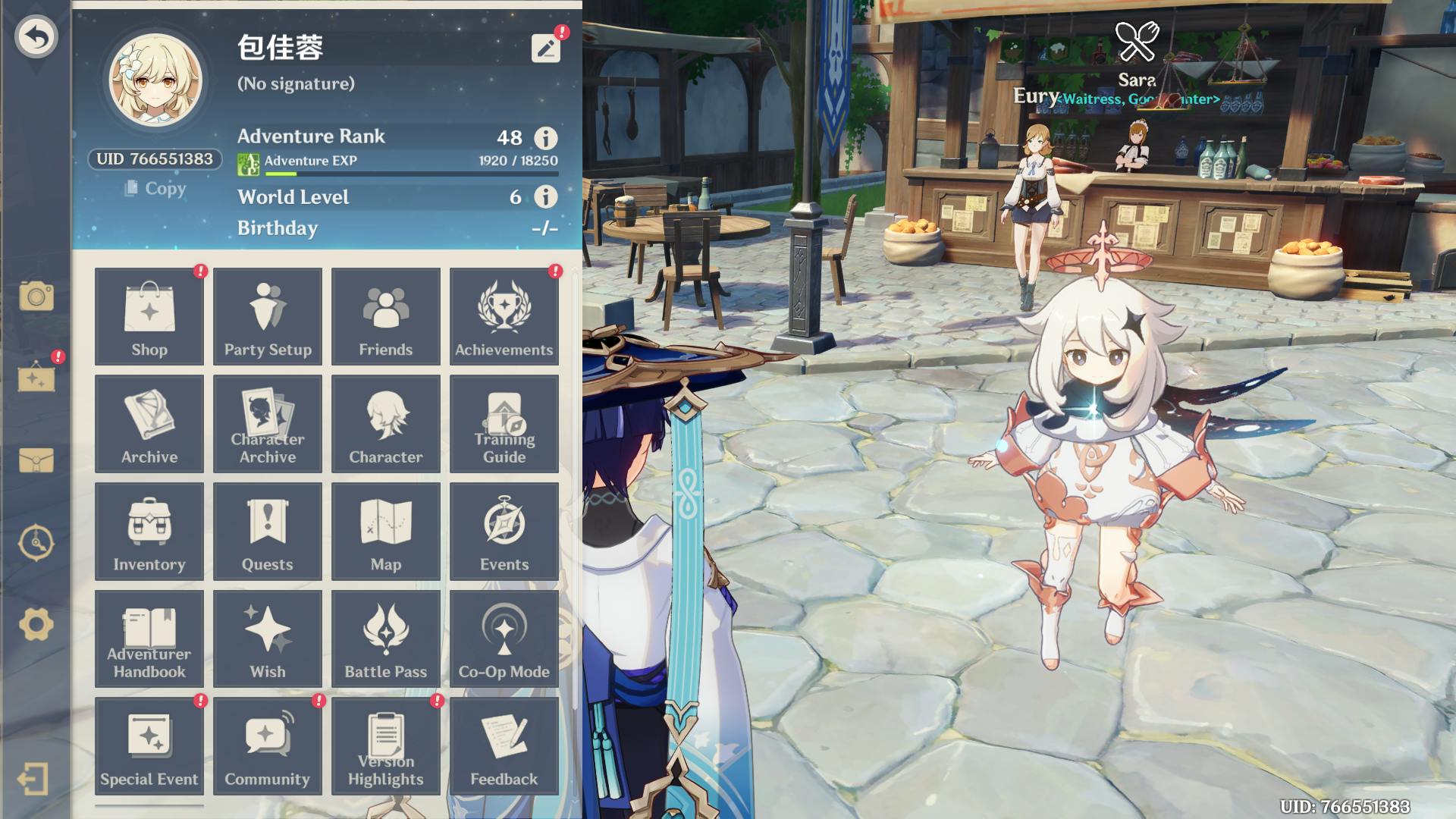The height and width of the screenshot is (819, 1456).
Task: Copy the UID
Action: point(155,188)
